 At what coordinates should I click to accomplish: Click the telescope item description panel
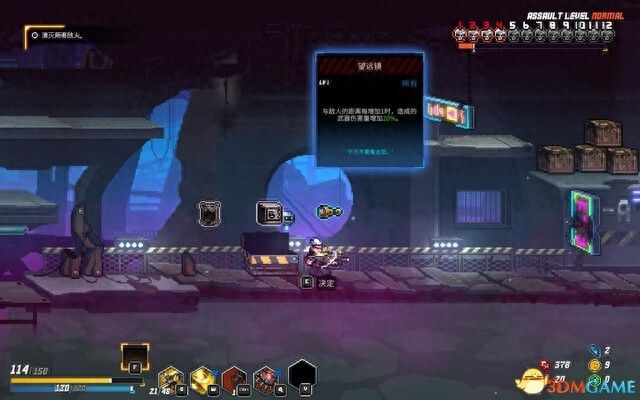[x=368, y=108]
